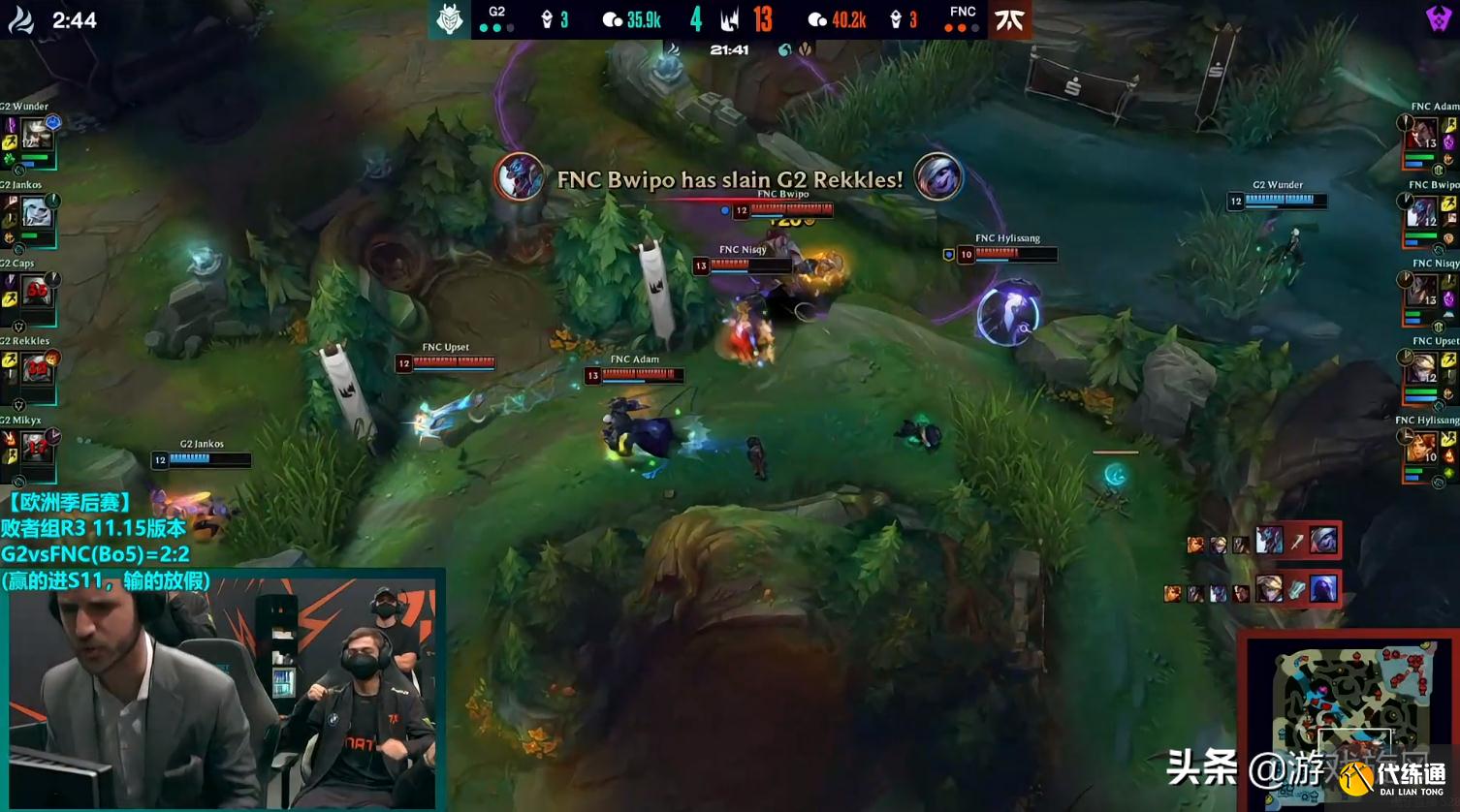Select the G2 team logo on scoreboard

pos(449,17)
